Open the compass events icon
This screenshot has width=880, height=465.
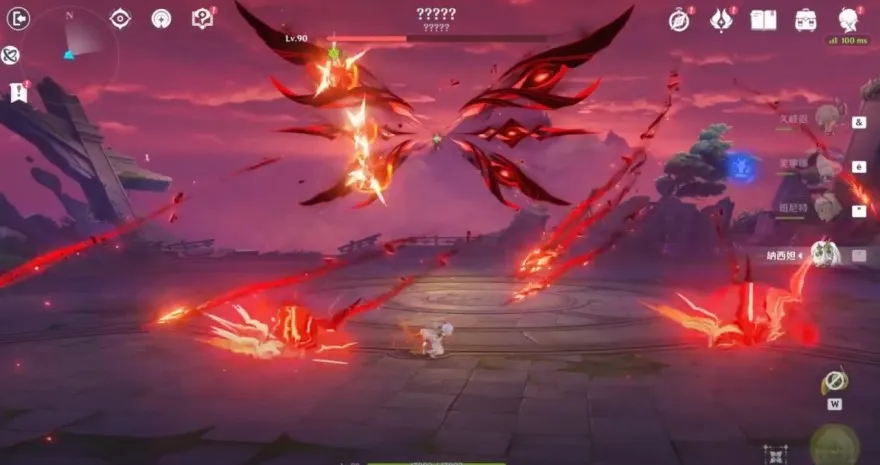pyautogui.click(x=680, y=19)
